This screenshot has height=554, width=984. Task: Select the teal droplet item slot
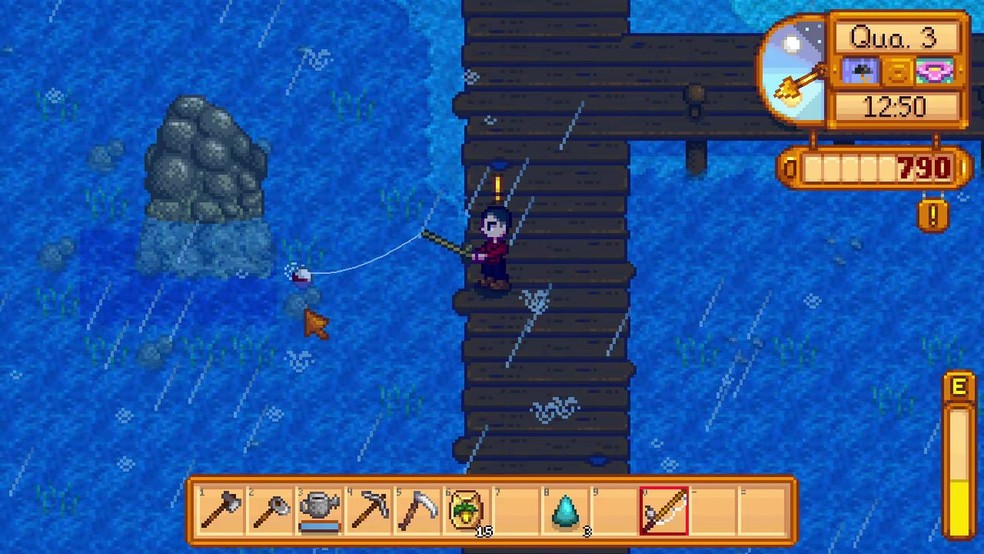click(x=564, y=510)
